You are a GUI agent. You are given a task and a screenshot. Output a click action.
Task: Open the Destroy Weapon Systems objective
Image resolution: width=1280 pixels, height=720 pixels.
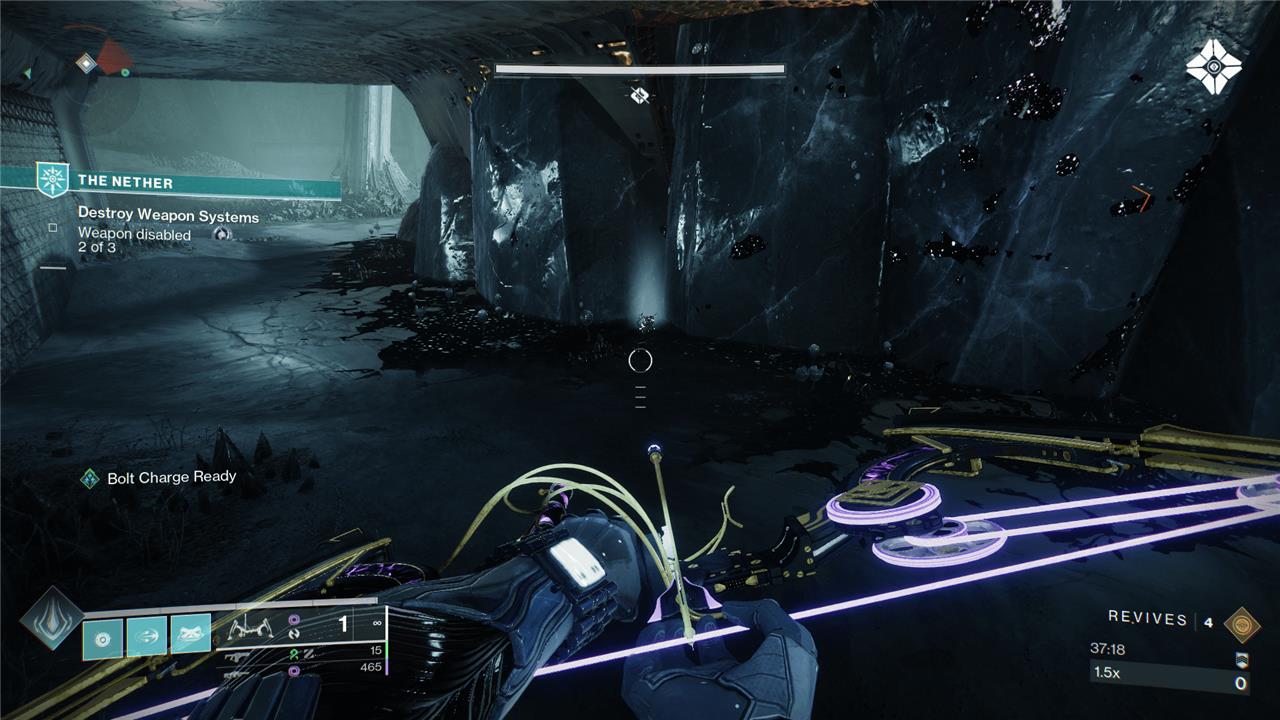[x=168, y=216]
